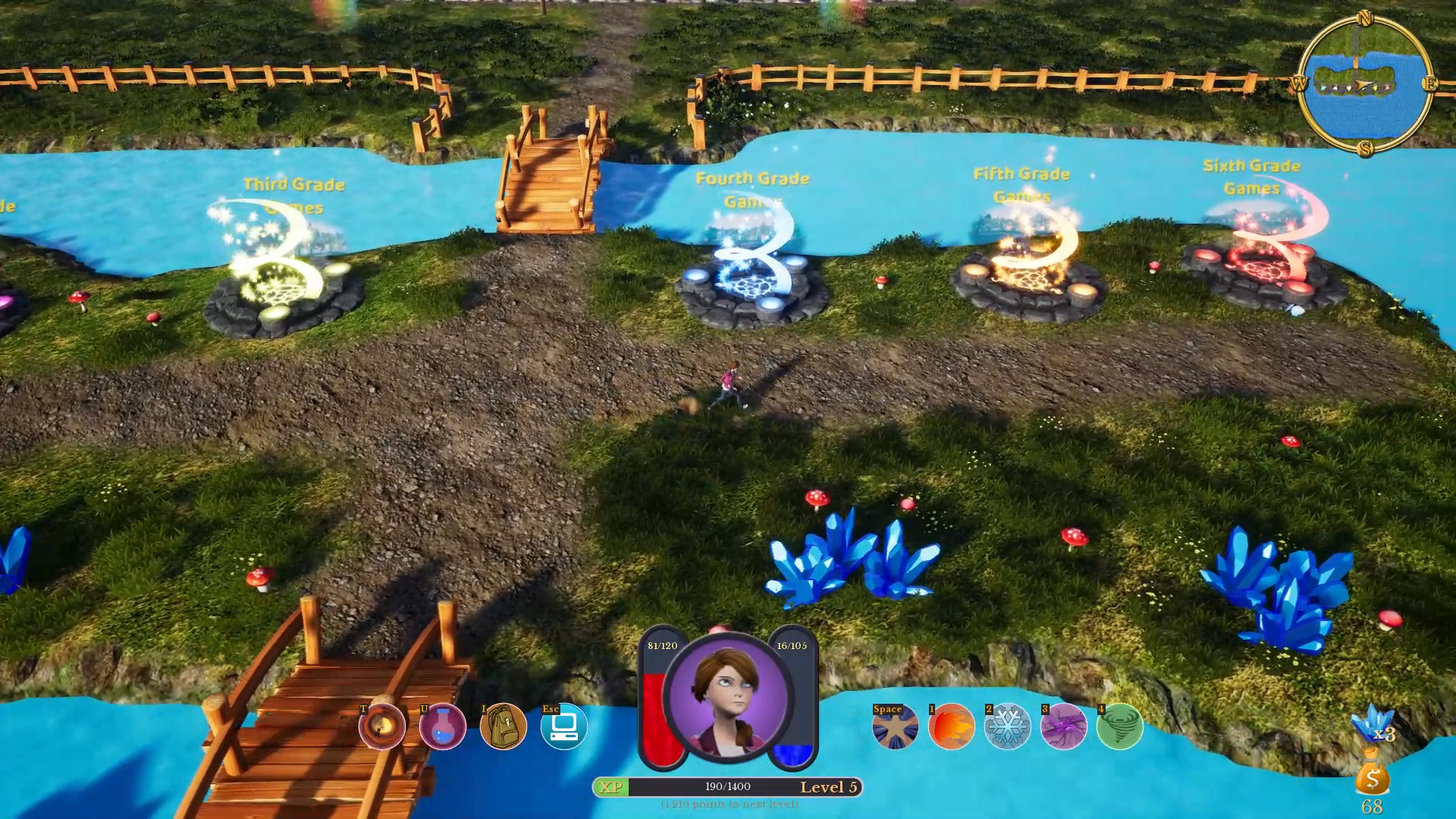Select the fireball spell in slot 1

(x=950, y=726)
